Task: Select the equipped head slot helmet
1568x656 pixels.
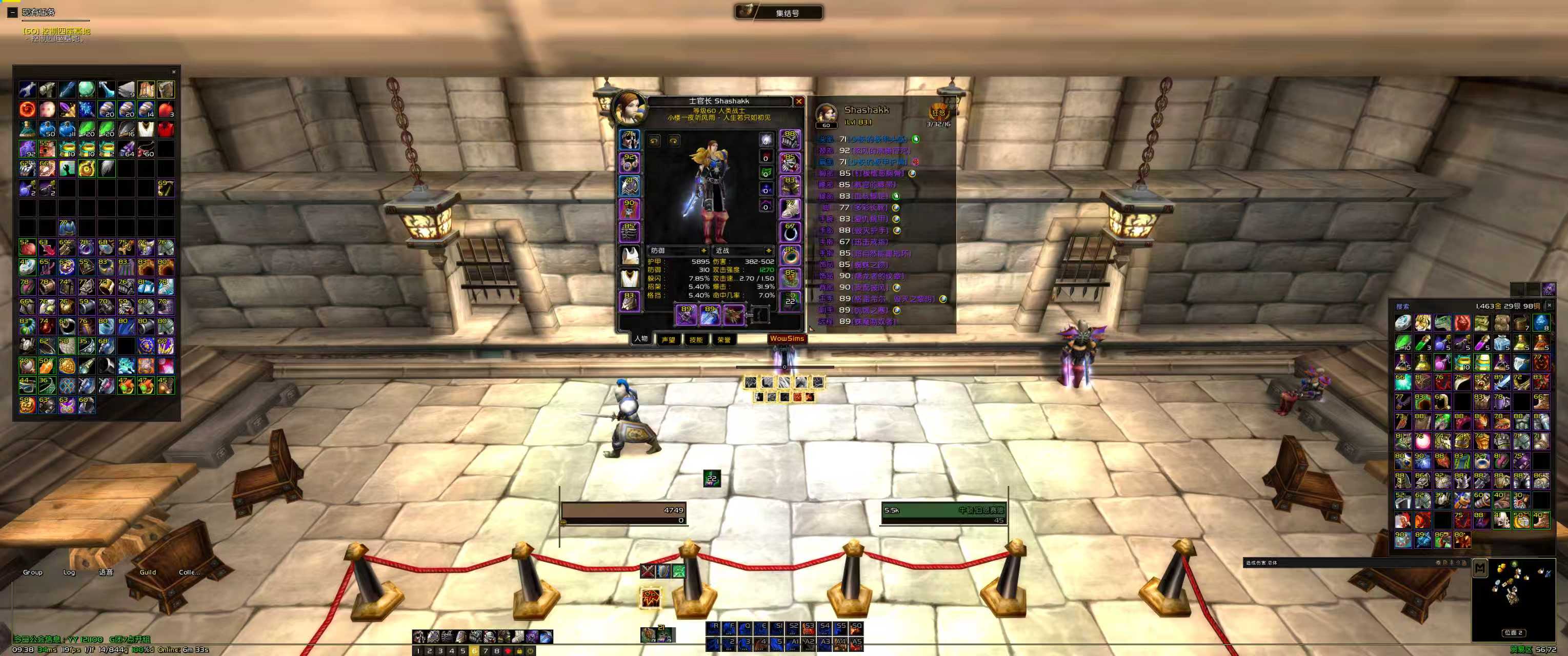Action: coord(629,139)
